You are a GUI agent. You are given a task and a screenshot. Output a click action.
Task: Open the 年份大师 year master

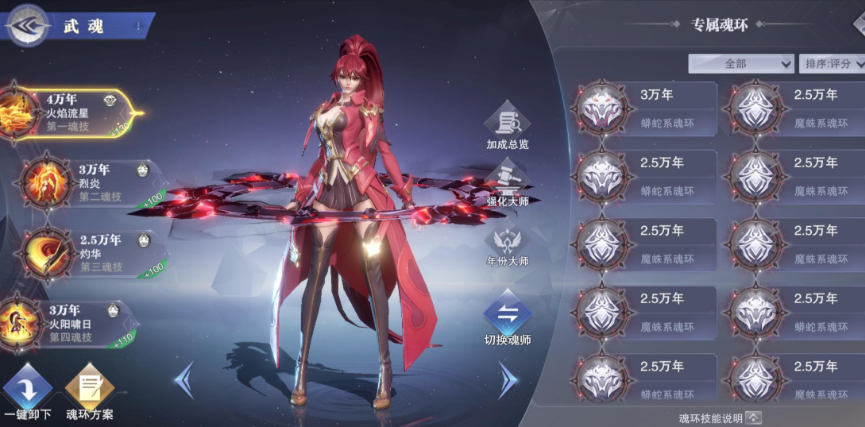pos(507,246)
